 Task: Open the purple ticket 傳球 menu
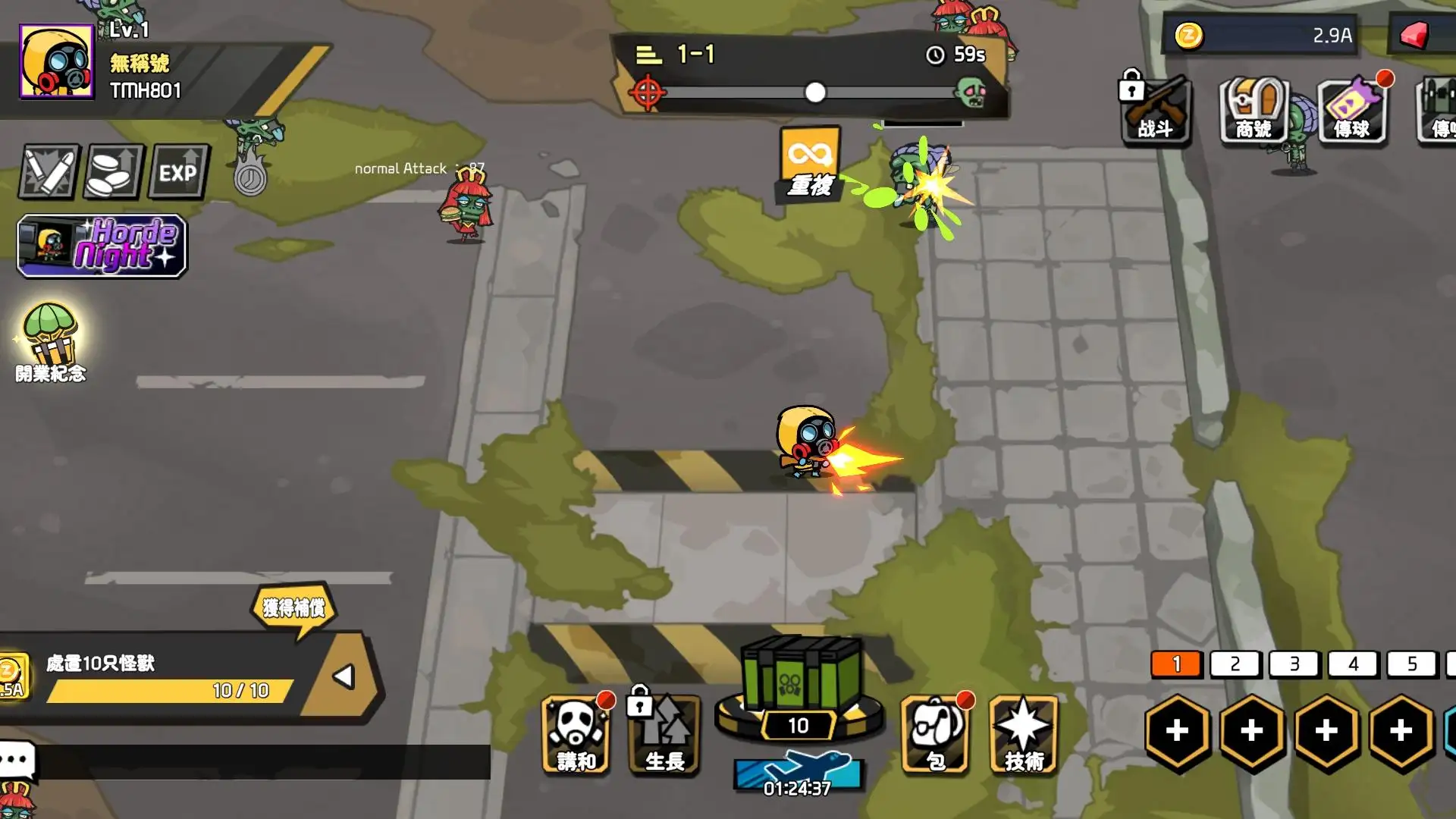pyautogui.click(x=1352, y=111)
